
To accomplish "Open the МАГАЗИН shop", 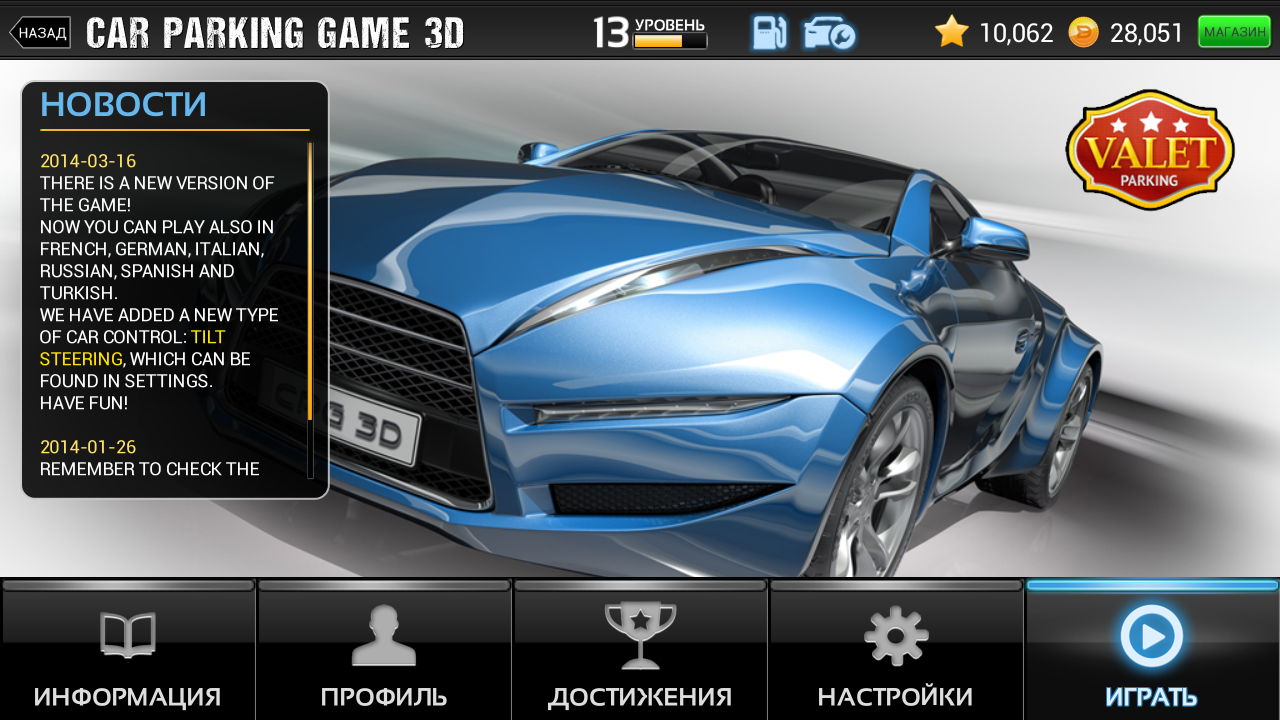I will point(1233,32).
